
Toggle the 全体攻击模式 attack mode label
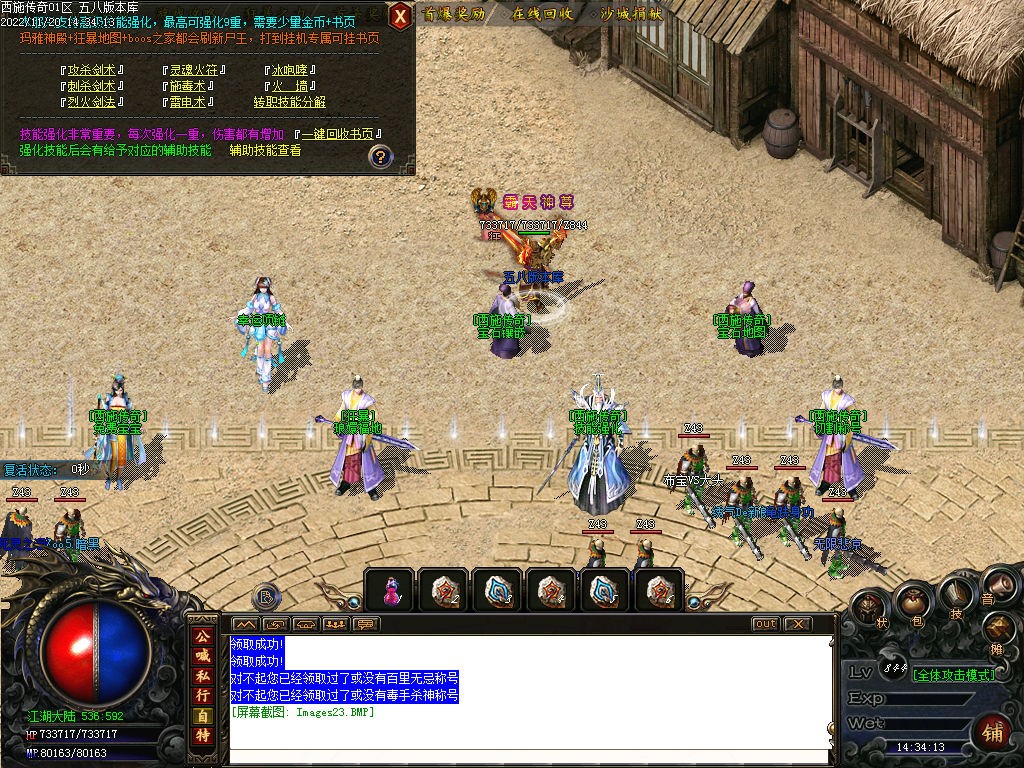(954, 675)
